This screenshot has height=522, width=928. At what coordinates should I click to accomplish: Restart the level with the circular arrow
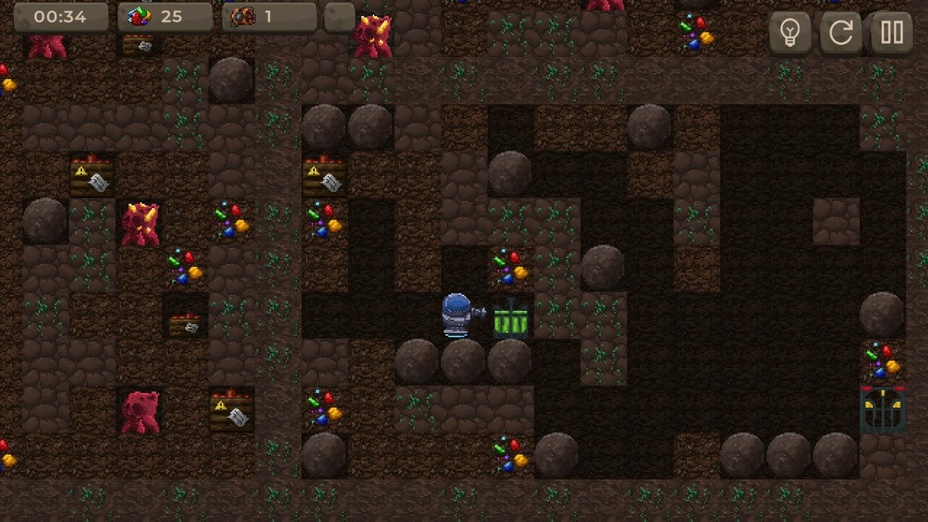click(841, 33)
